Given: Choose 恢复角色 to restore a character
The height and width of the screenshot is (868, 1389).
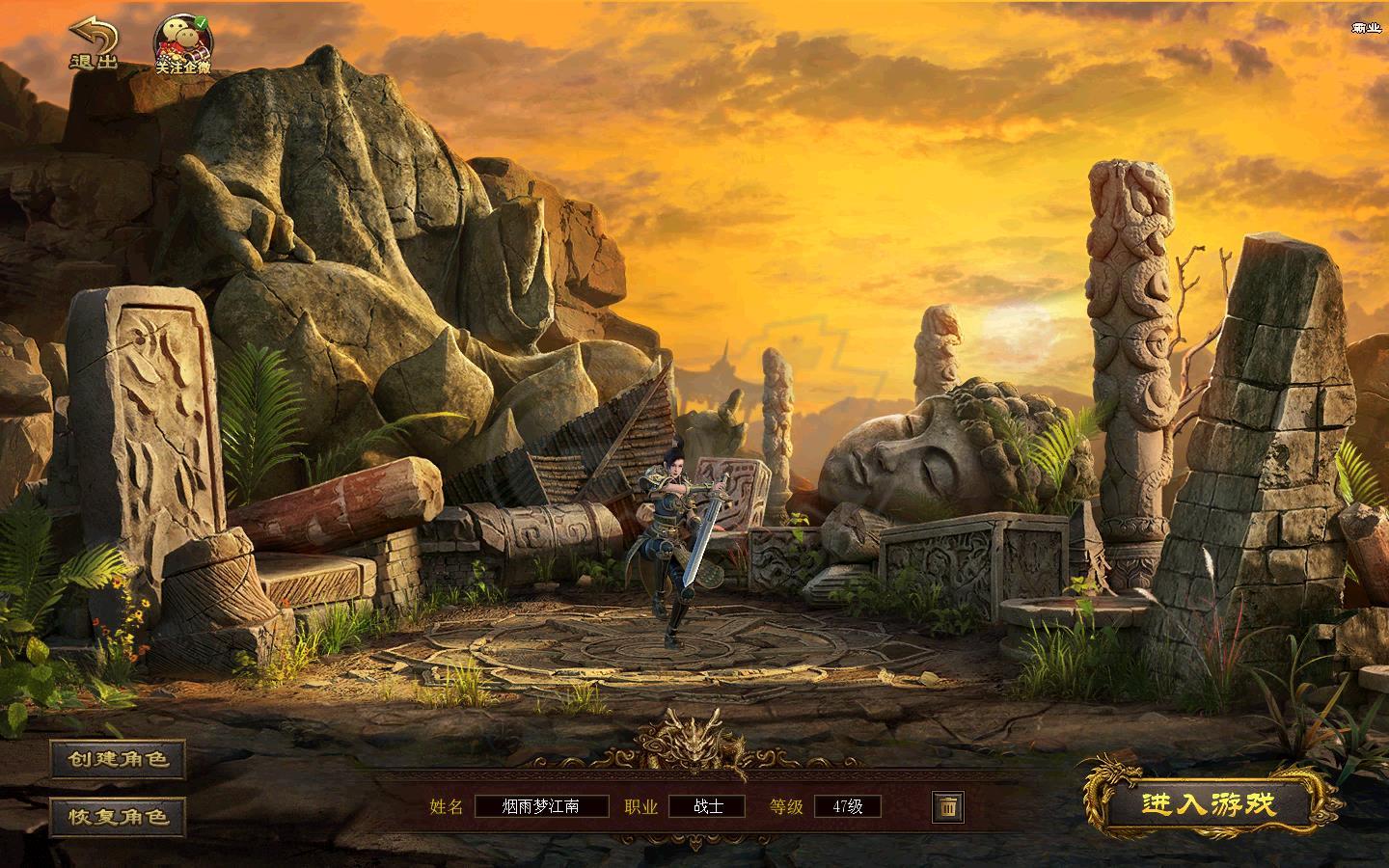Looking at the screenshot, I should (x=118, y=817).
